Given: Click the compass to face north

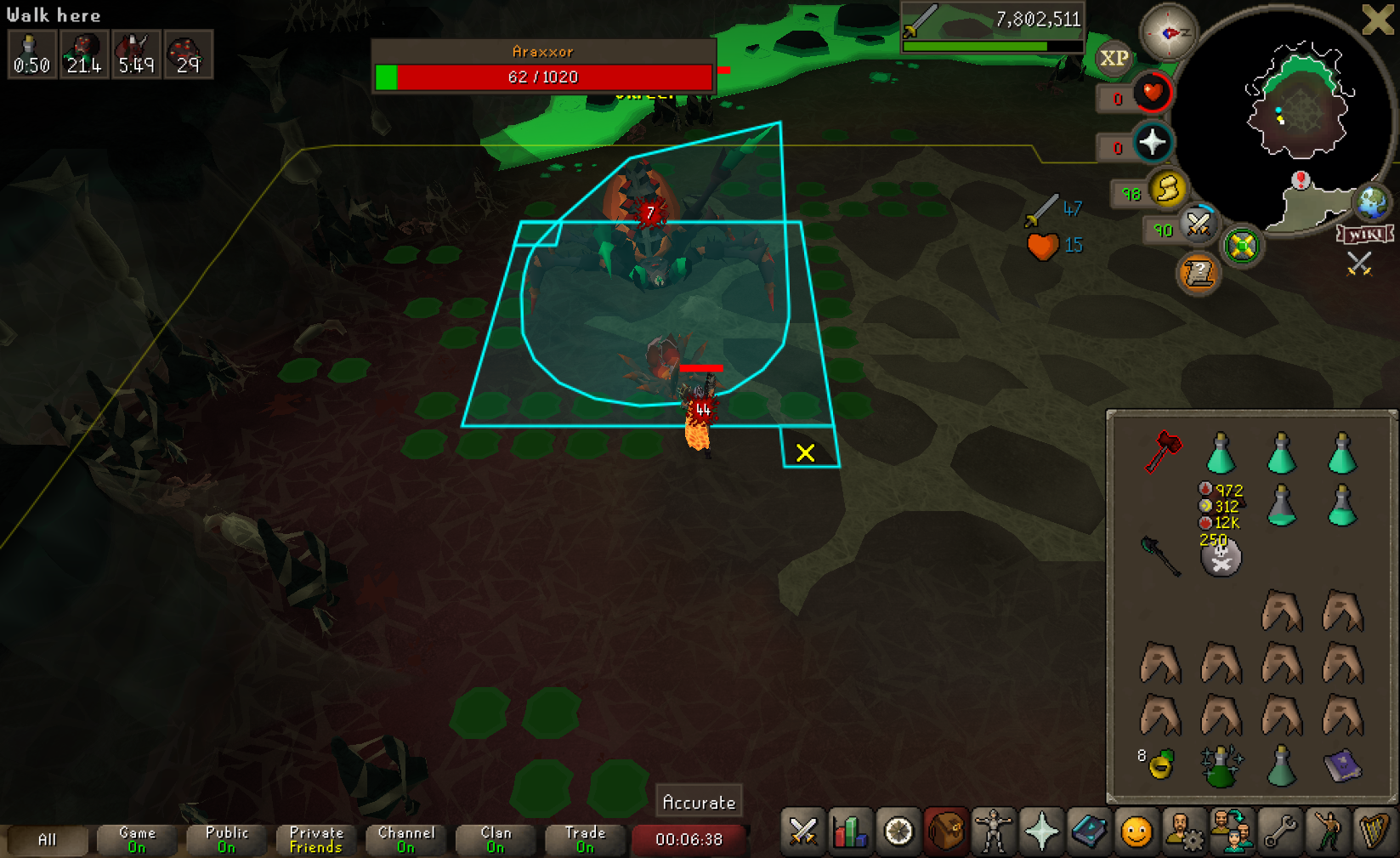Looking at the screenshot, I should pos(1169,32).
